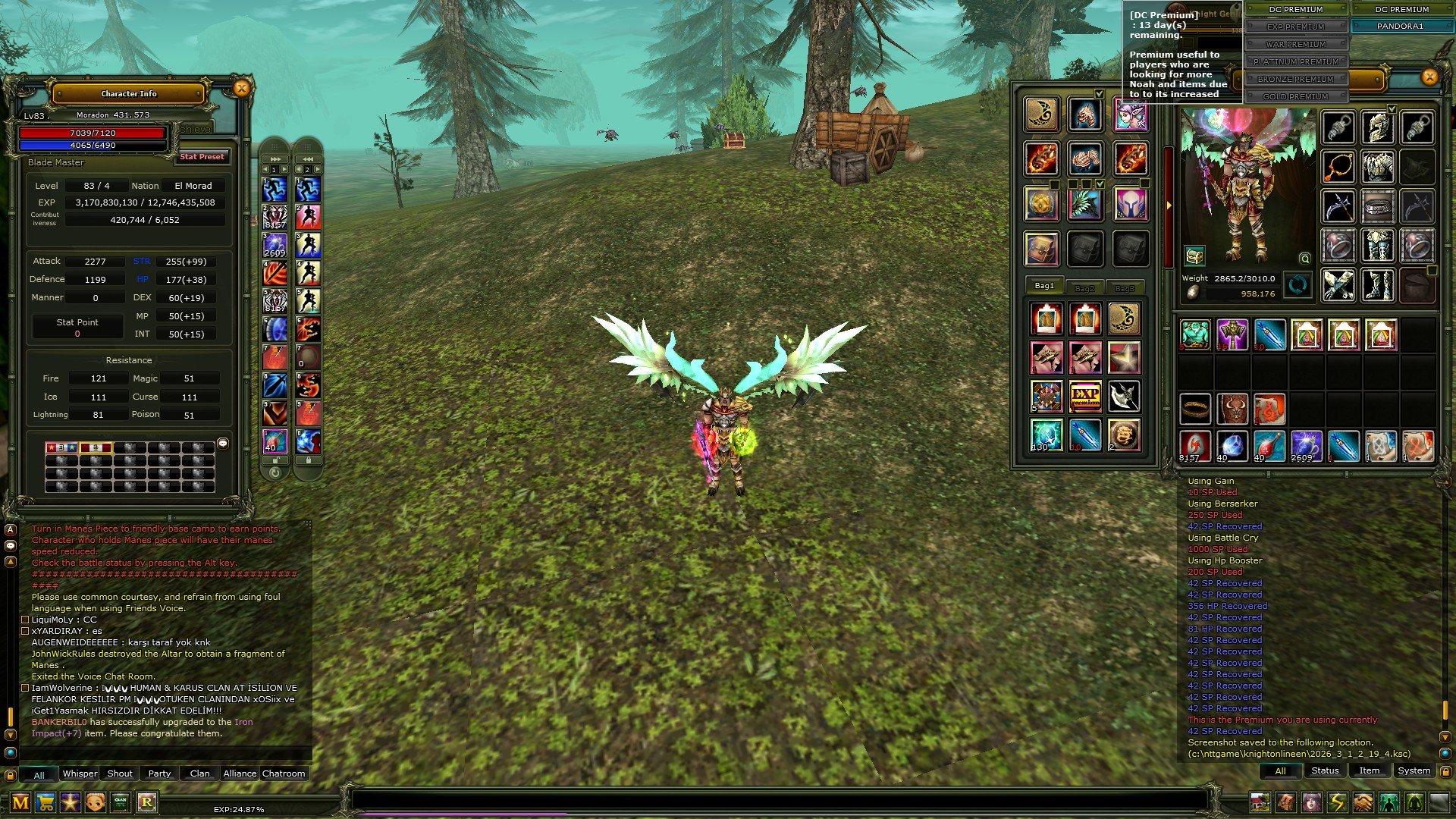Toggle the checkbox above the wings item

(x=1100, y=184)
